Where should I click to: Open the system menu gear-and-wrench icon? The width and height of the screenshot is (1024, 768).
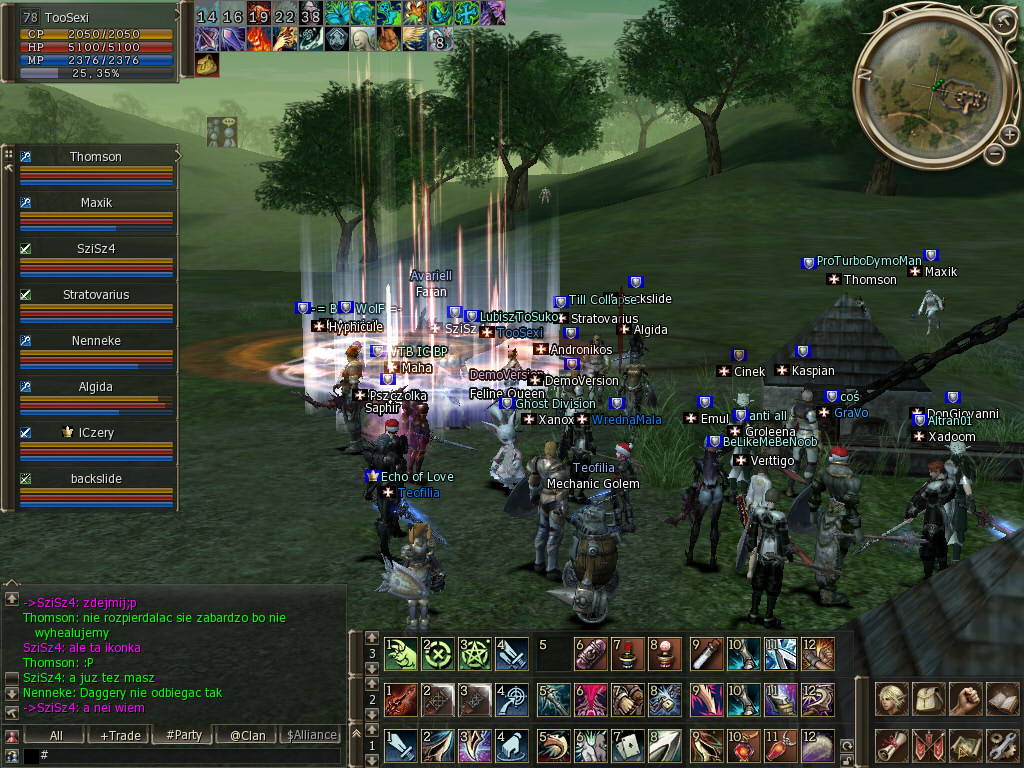1001,745
